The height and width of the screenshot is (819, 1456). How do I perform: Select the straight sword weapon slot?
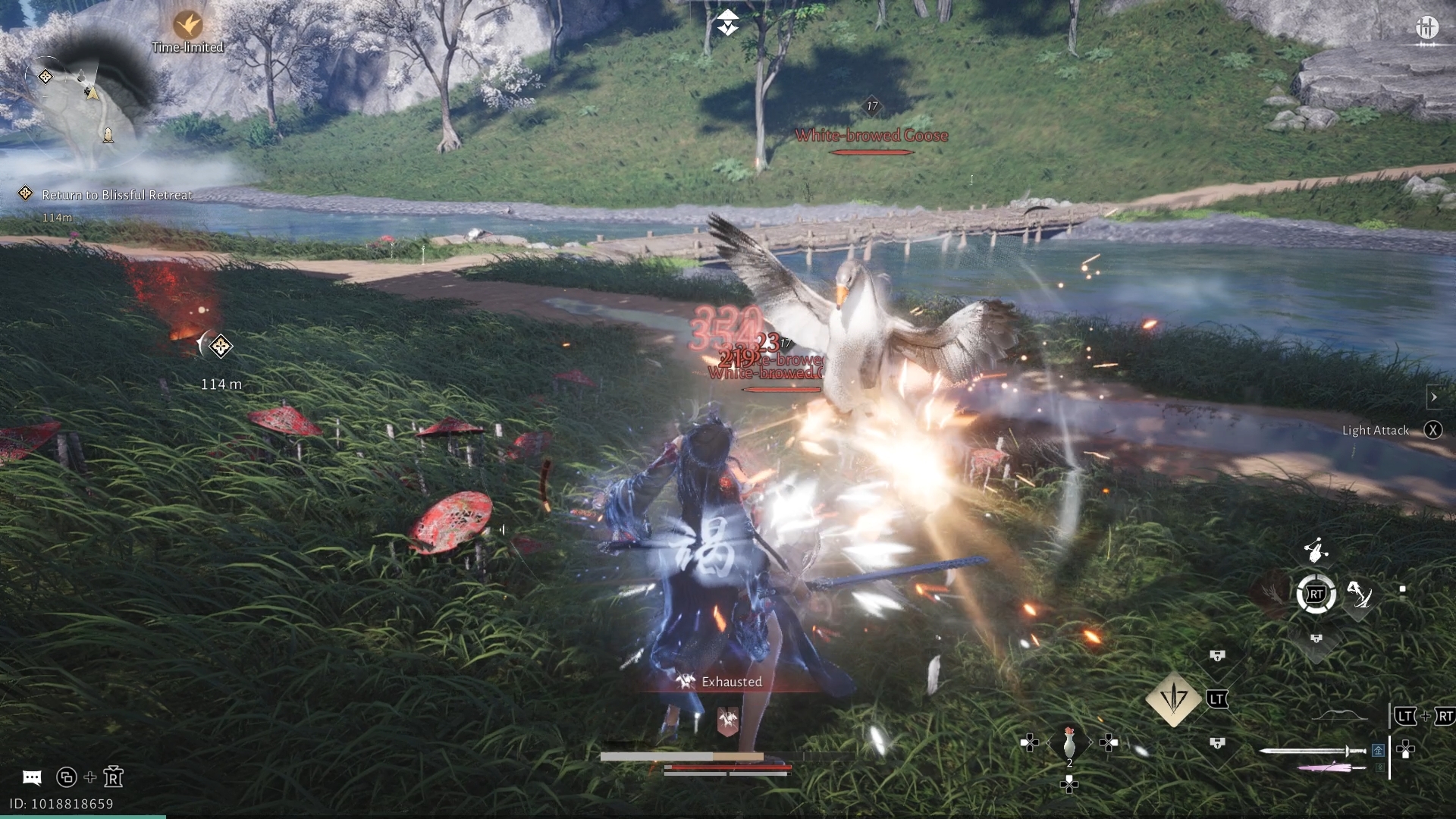click(1312, 751)
